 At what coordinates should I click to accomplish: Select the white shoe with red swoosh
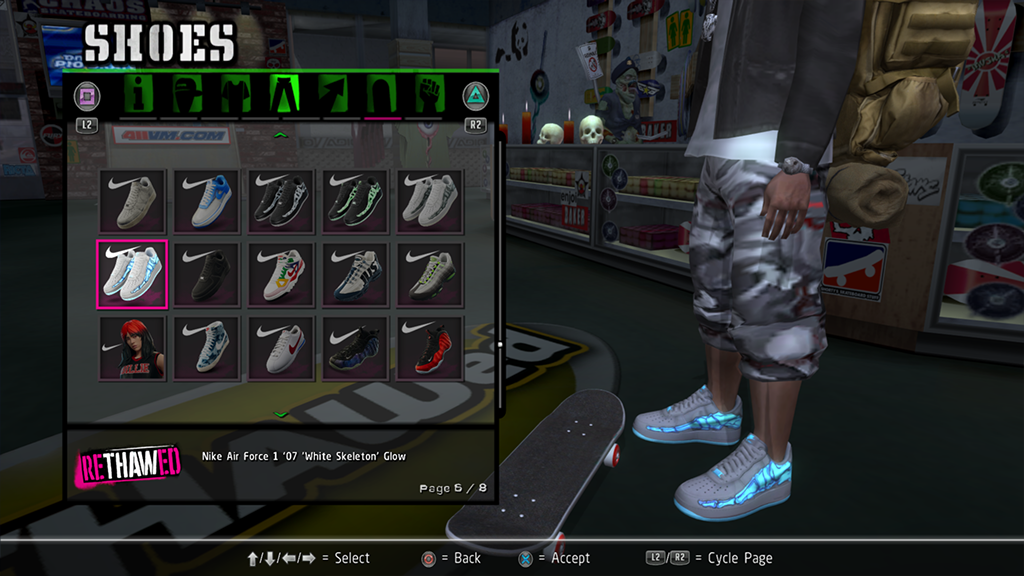(283, 348)
